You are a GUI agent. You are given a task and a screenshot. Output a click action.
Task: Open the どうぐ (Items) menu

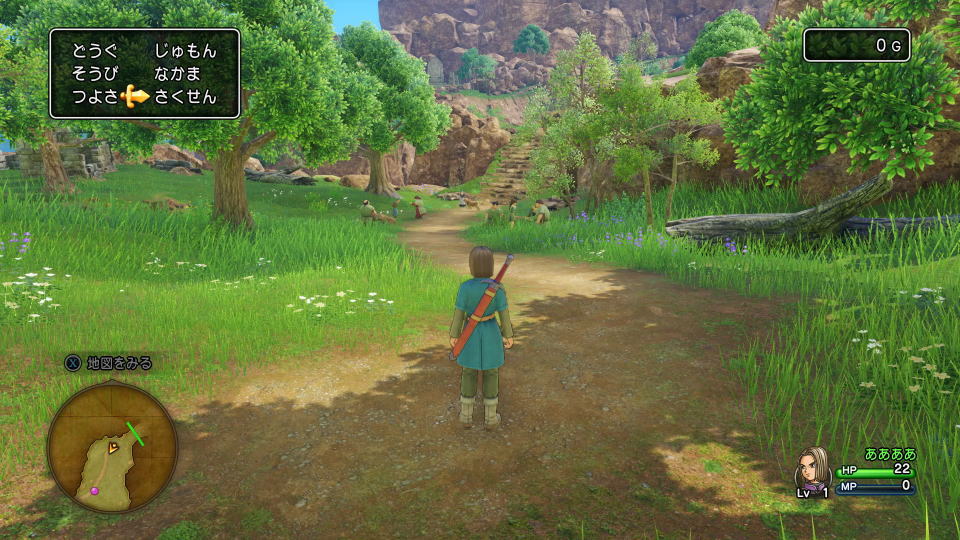(x=93, y=51)
